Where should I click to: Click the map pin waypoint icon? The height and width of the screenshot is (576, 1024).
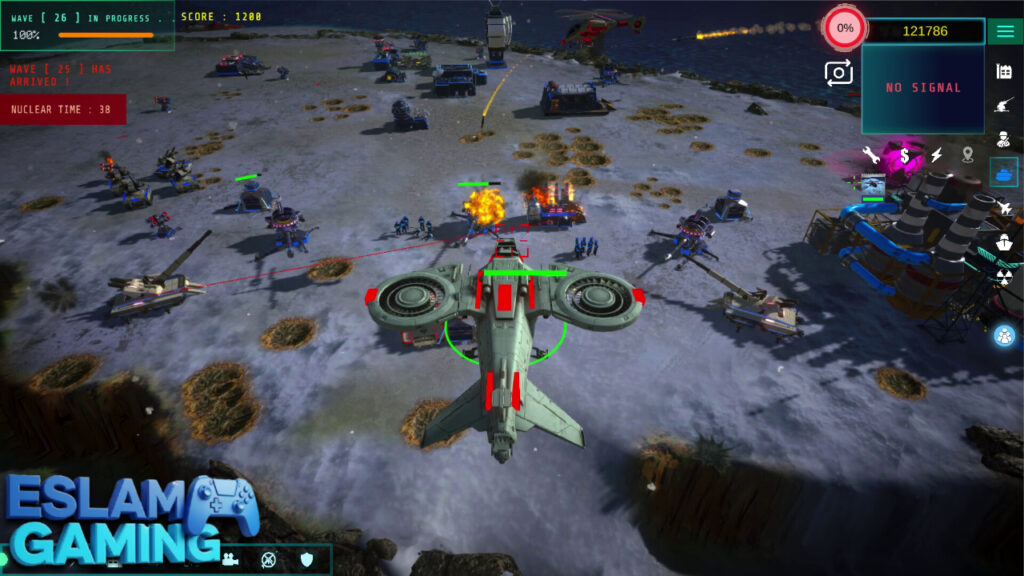(968, 155)
